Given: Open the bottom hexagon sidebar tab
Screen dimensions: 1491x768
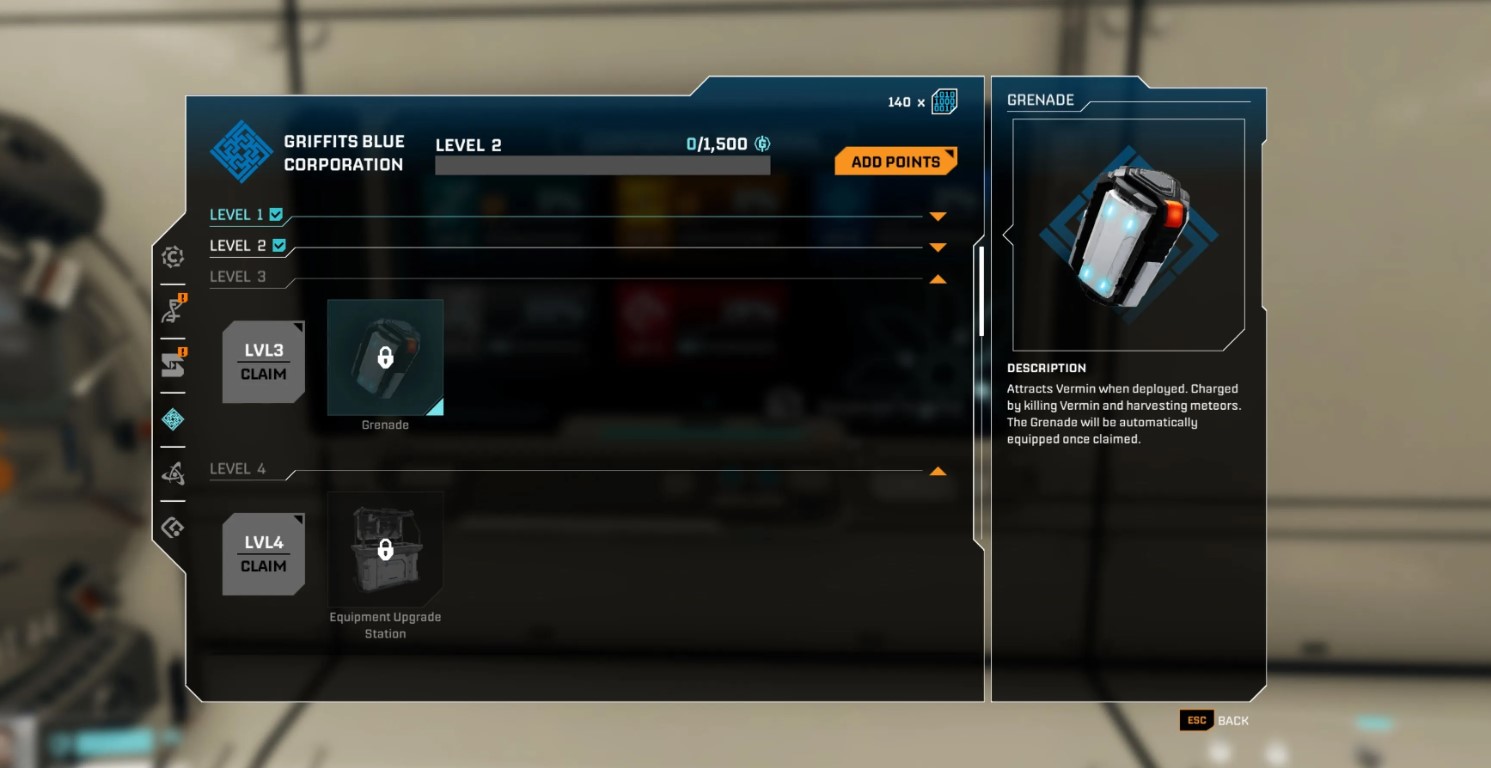Looking at the screenshot, I should [173, 527].
